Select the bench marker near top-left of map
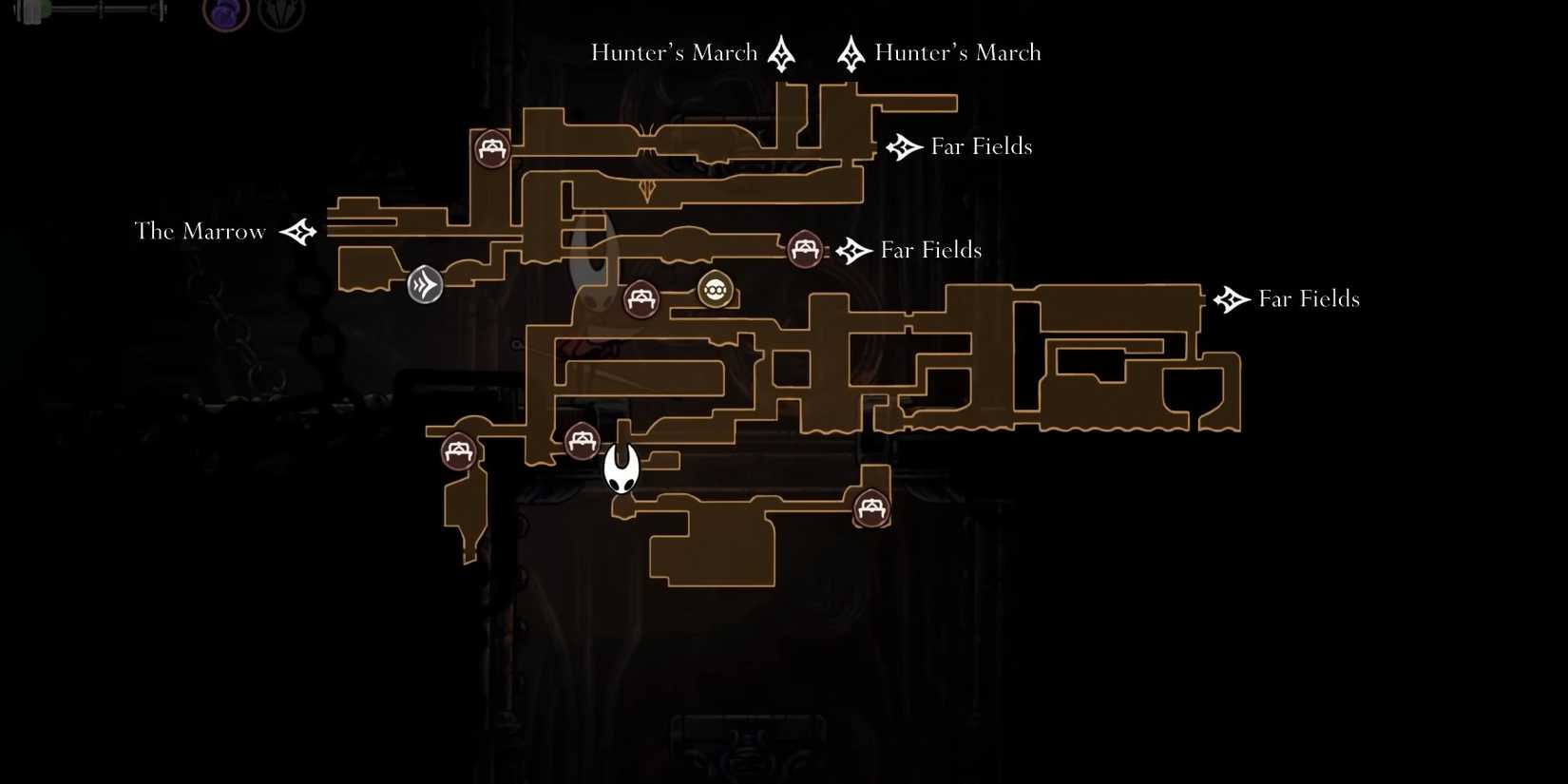The height and width of the screenshot is (784, 1568). coord(490,148)
